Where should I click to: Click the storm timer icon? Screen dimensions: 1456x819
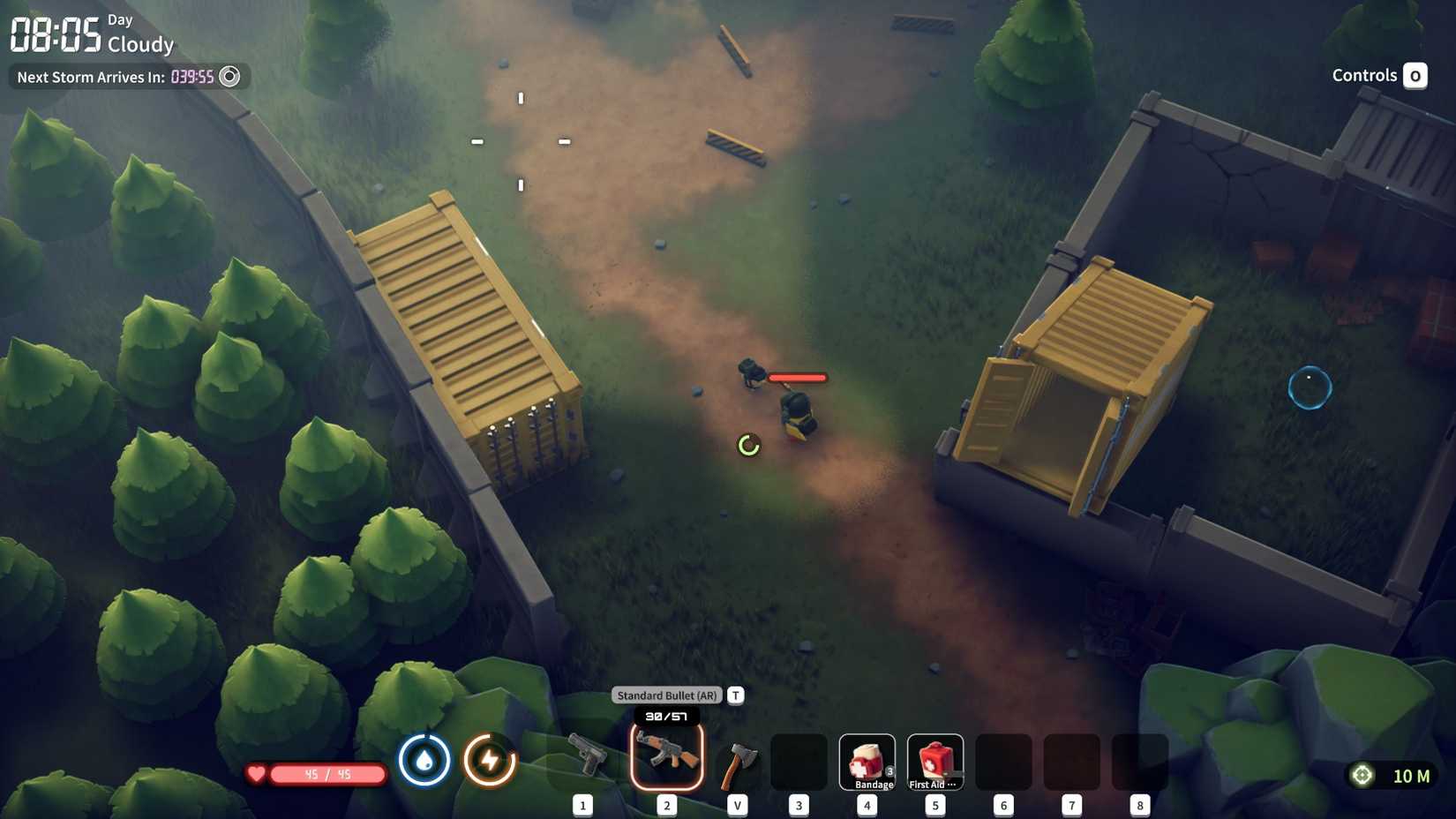(x=230, y=77)
